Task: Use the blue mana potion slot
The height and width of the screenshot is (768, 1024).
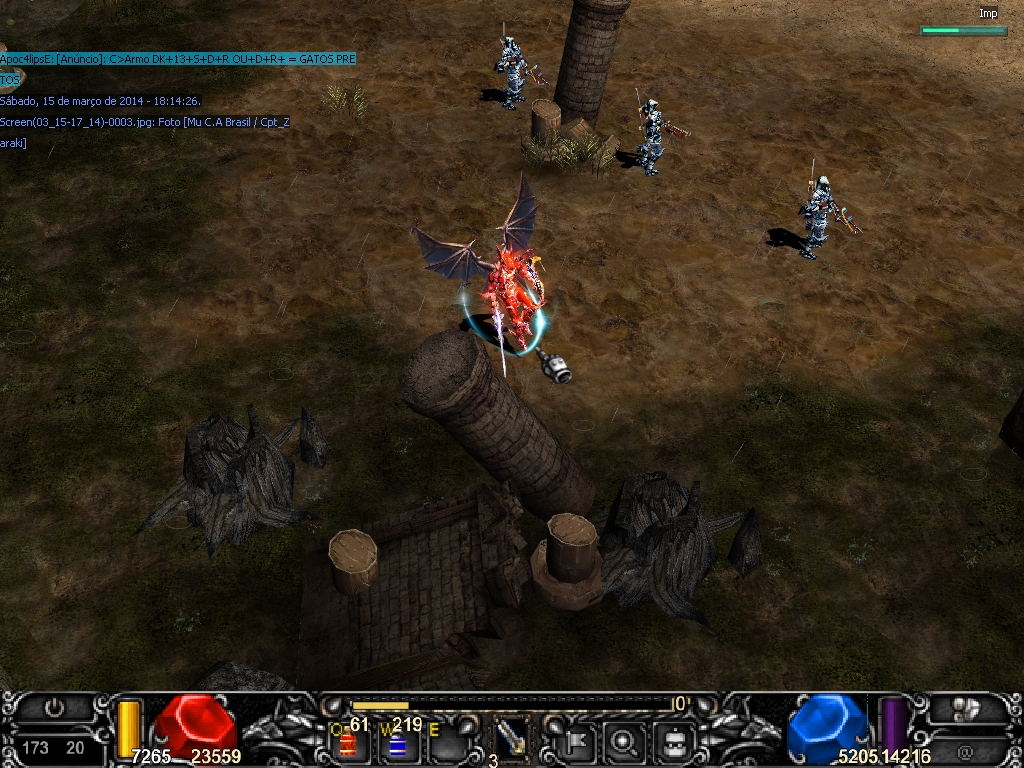Action: click(397, 744)
